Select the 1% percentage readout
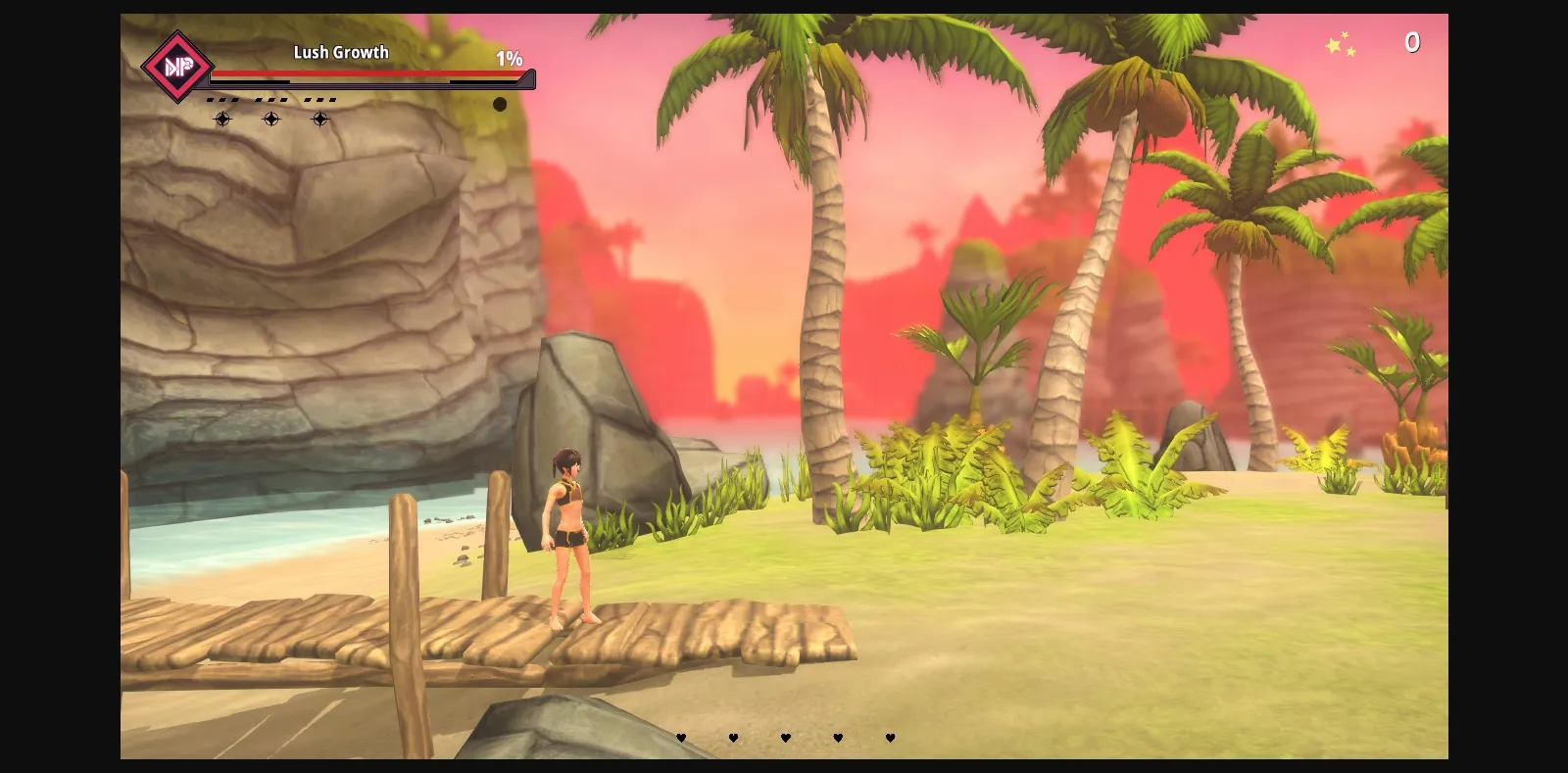The width and height of the screenshot is (1568, 773). click(x=508, y=59)
